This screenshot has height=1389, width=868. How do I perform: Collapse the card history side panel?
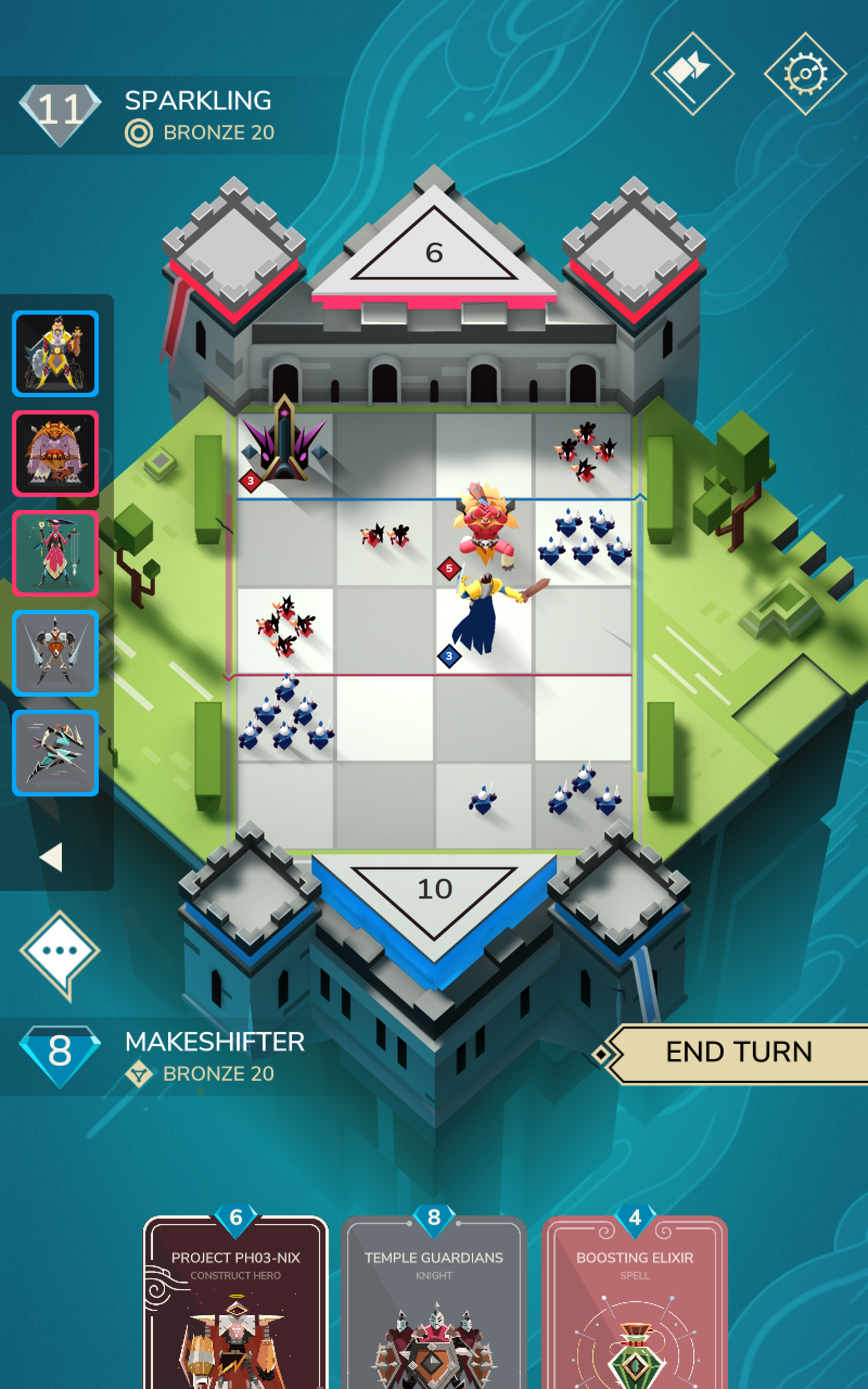(x=52, y=857)
